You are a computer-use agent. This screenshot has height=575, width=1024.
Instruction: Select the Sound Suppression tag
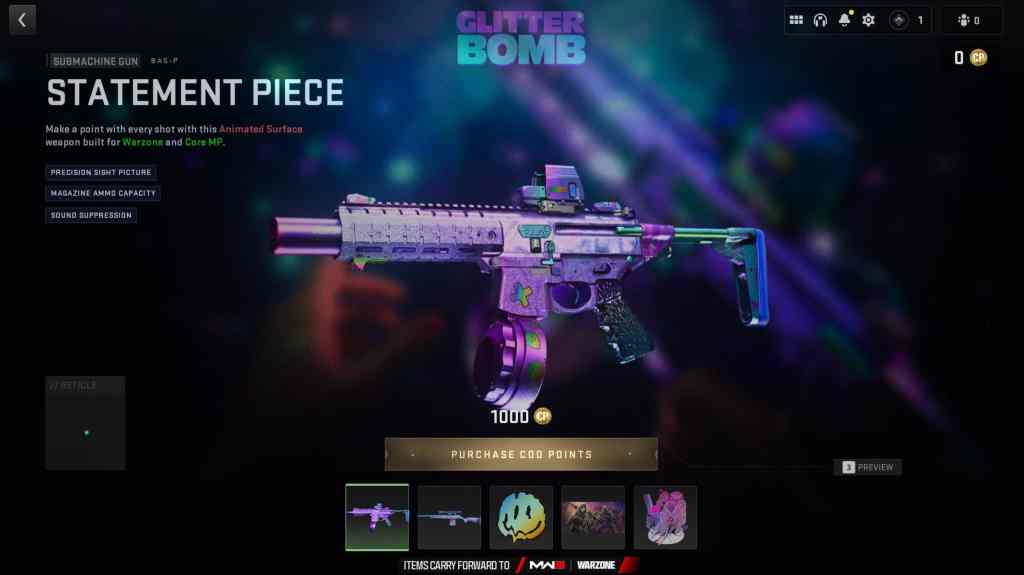(90, 215)
